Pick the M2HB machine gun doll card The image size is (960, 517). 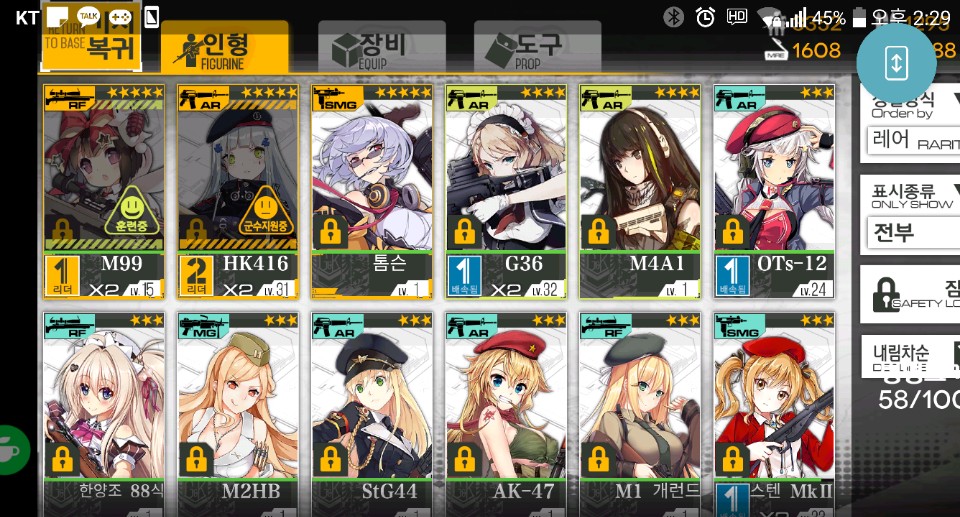237,410
